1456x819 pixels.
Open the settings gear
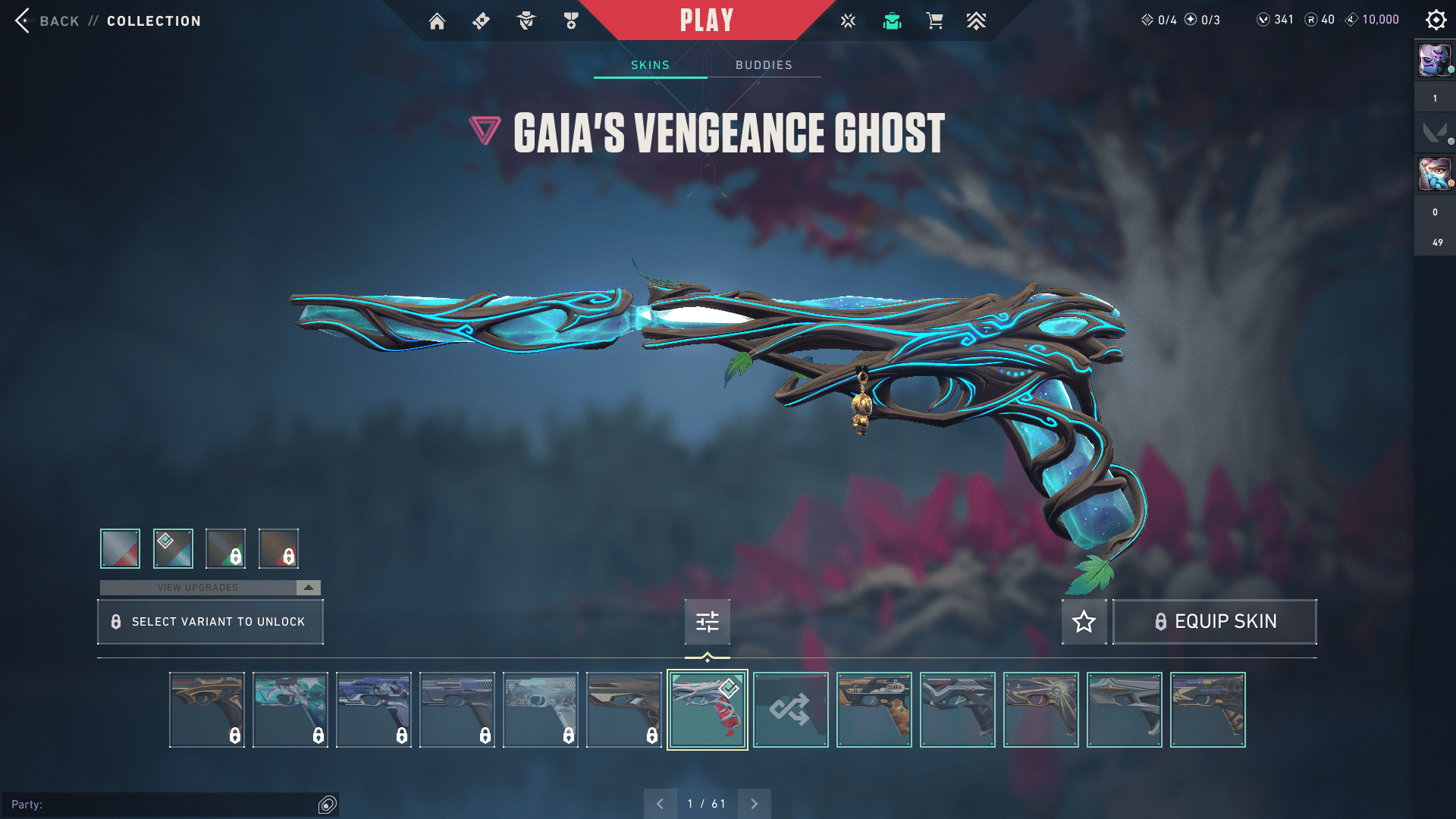tap(1436, 20)
